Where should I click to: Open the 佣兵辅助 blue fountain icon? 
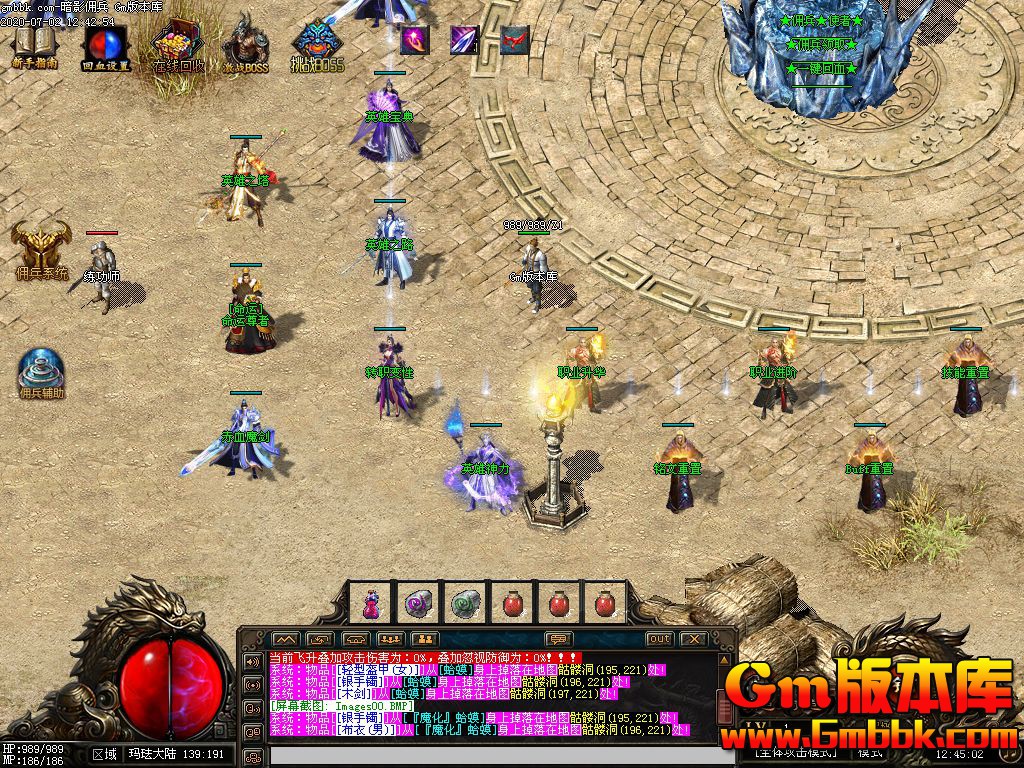[x=42, y=372]
